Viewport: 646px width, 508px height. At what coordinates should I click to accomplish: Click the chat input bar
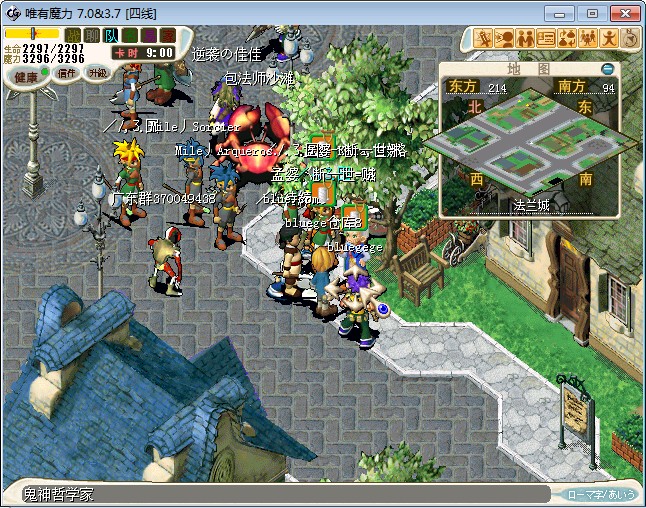[280, 494]
